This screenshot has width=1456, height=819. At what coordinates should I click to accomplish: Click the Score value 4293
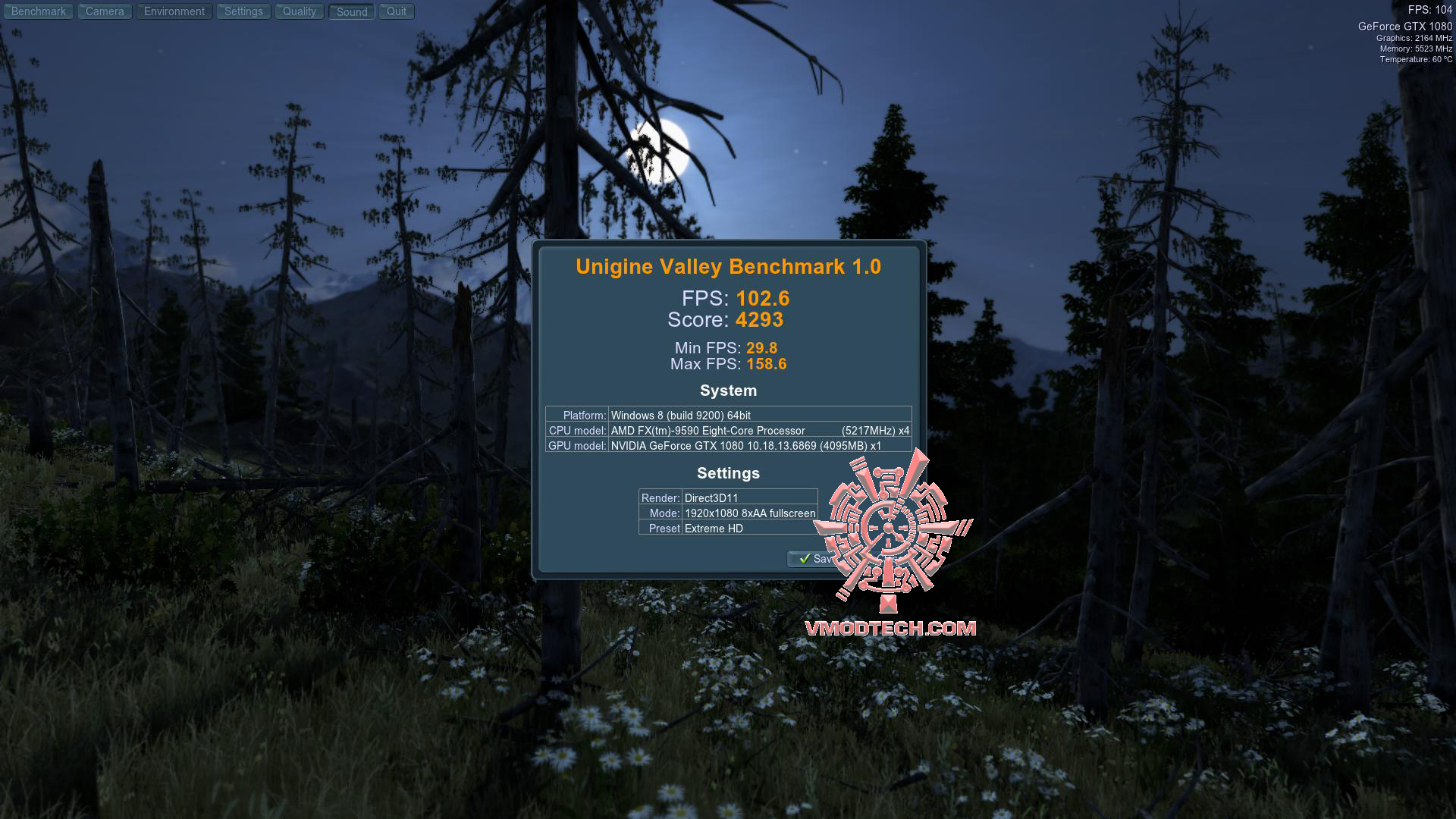761,319
